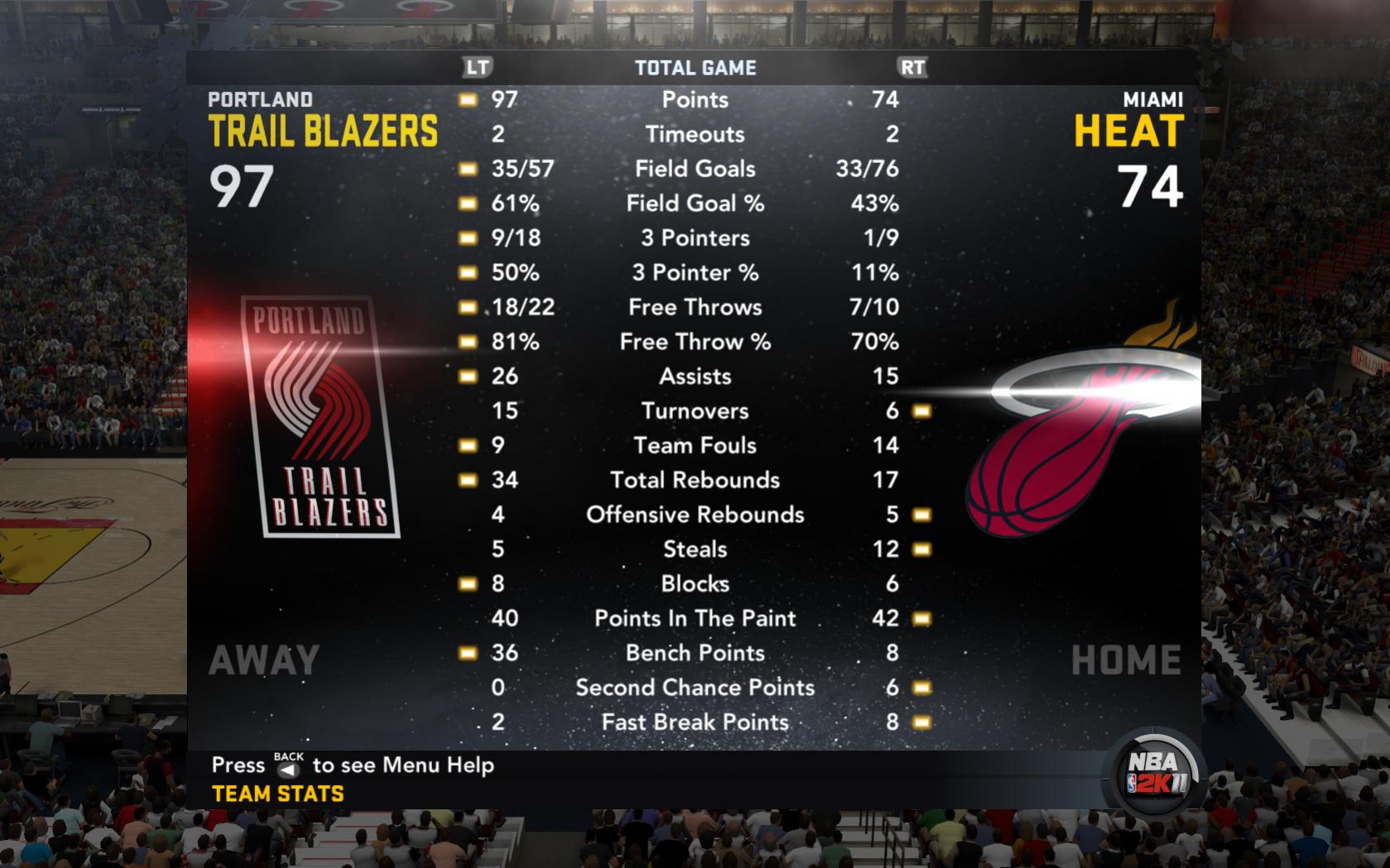Click the yellow marker beside Miami's Steals

(921, 549)
